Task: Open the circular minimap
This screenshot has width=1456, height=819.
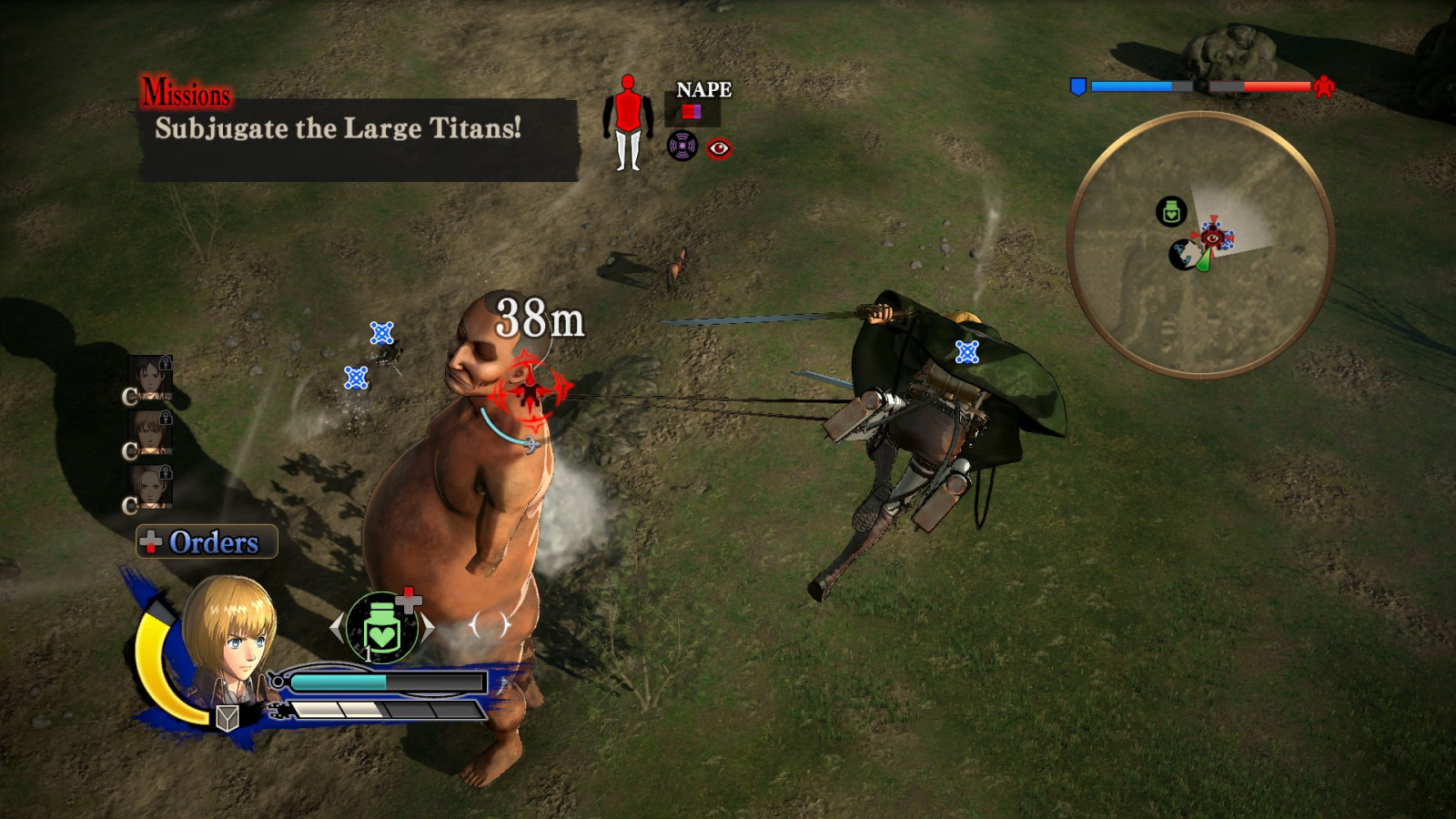Action: 1200,244
